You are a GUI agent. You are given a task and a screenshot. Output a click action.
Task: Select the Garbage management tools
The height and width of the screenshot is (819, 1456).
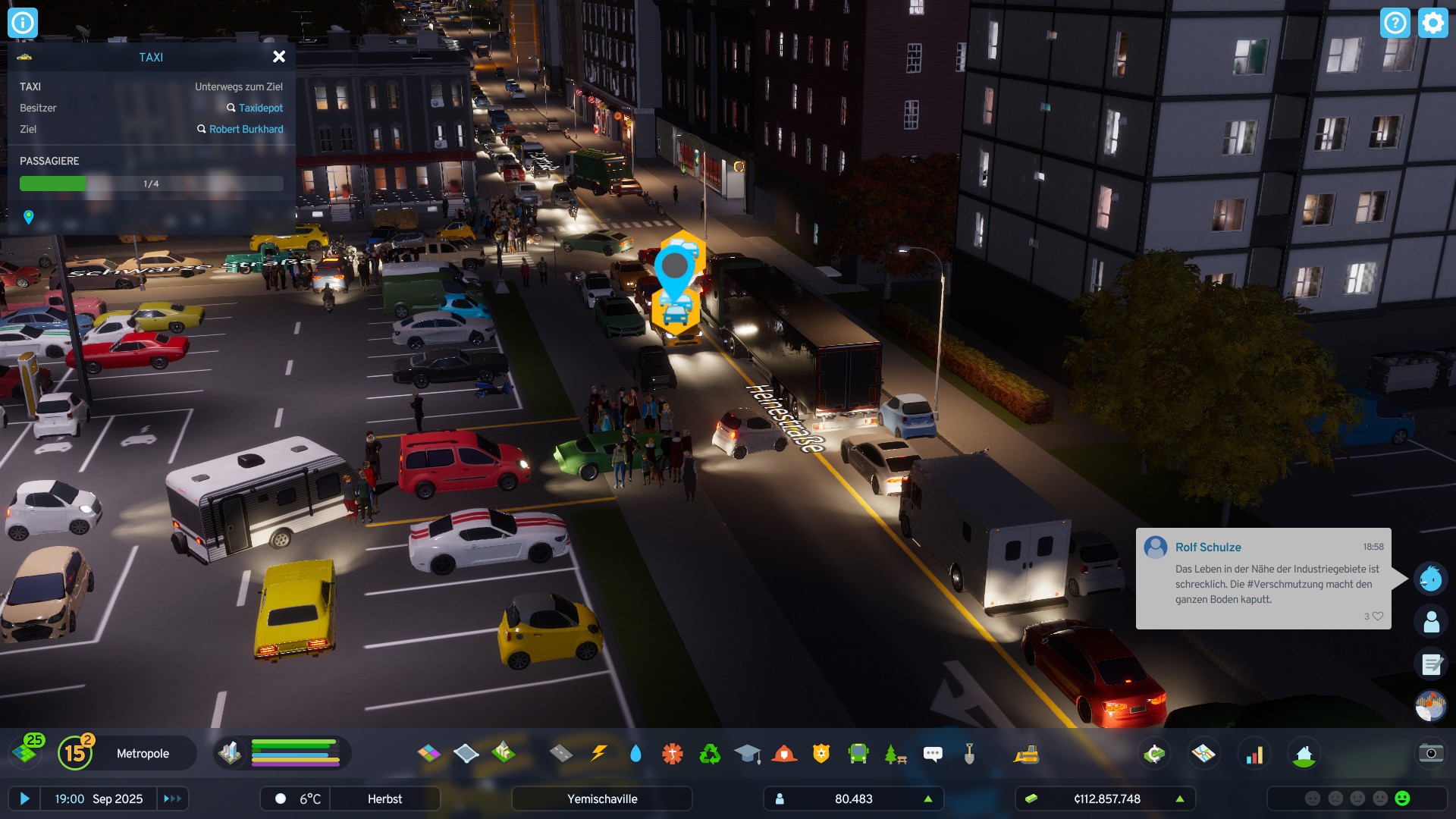tap(709, 753)
